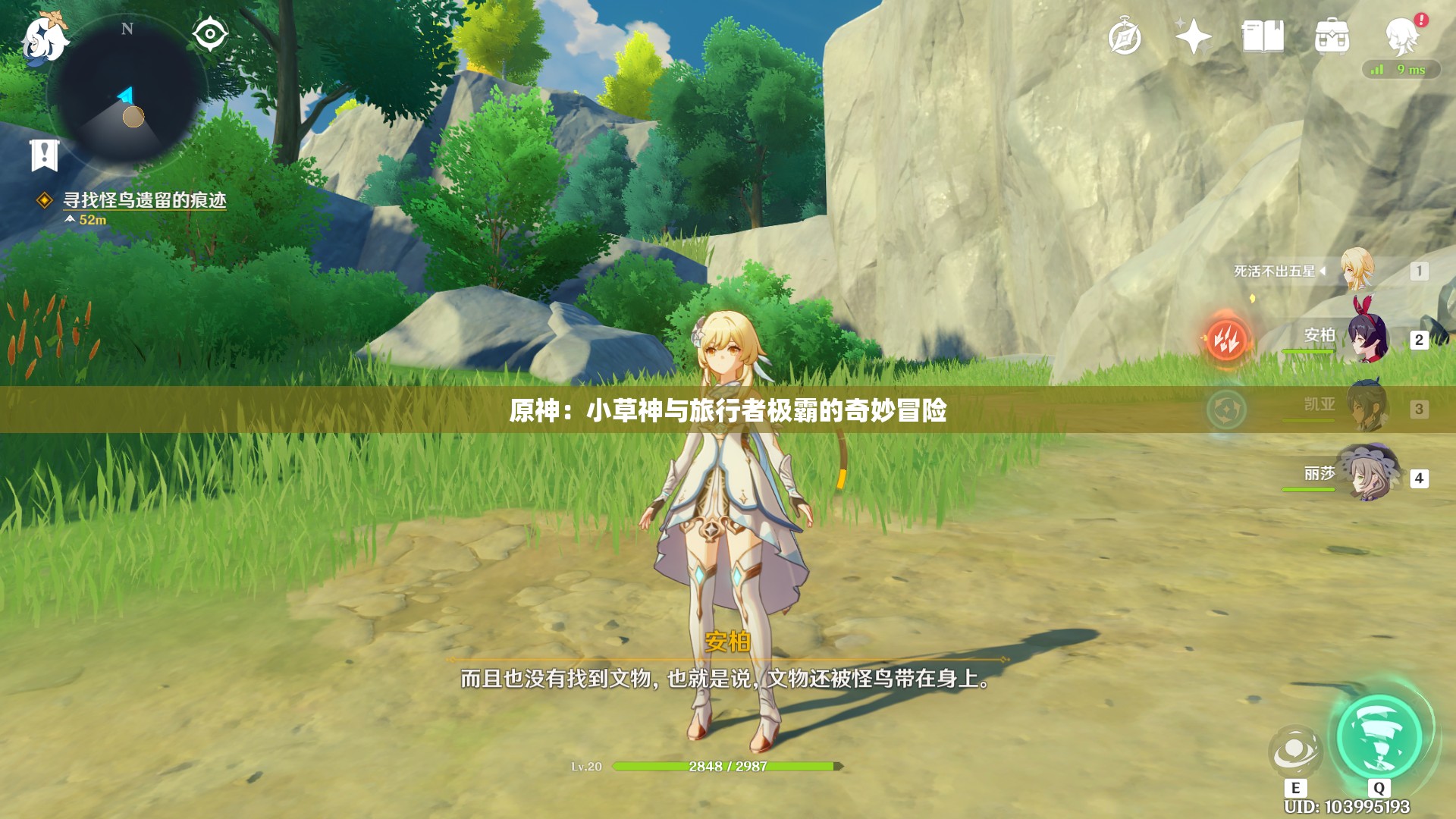Click the eye perception icon near minimap
1456x819 pixels.
210,32
